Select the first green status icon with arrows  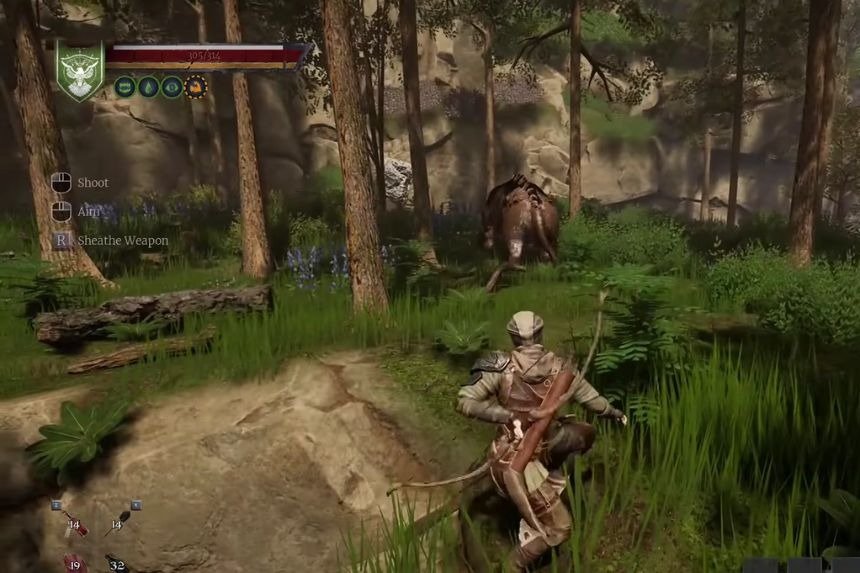click(125, 87)
